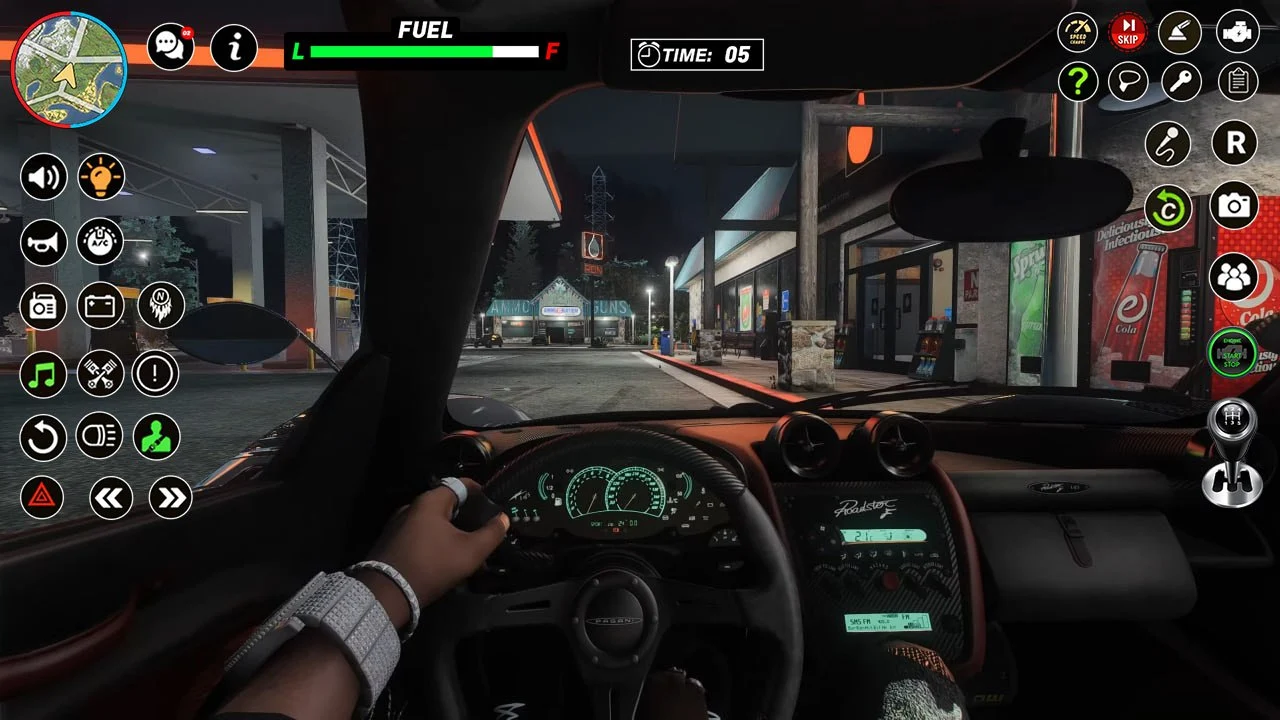Click the gear shifter on the right side
This screenshot has width=1280, height=720.
tap(1231, 455)
